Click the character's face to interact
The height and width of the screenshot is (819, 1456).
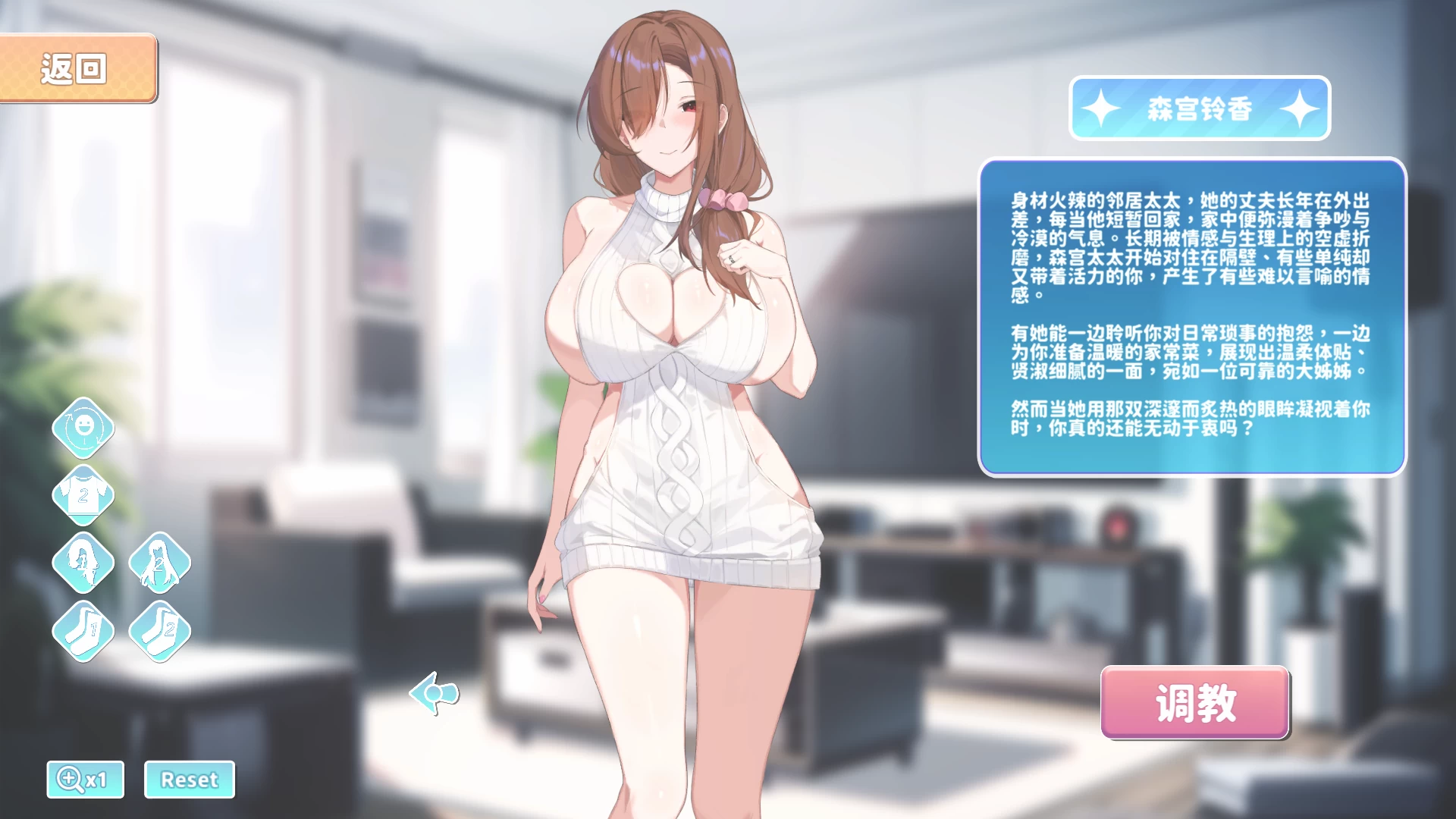[667, 114]
